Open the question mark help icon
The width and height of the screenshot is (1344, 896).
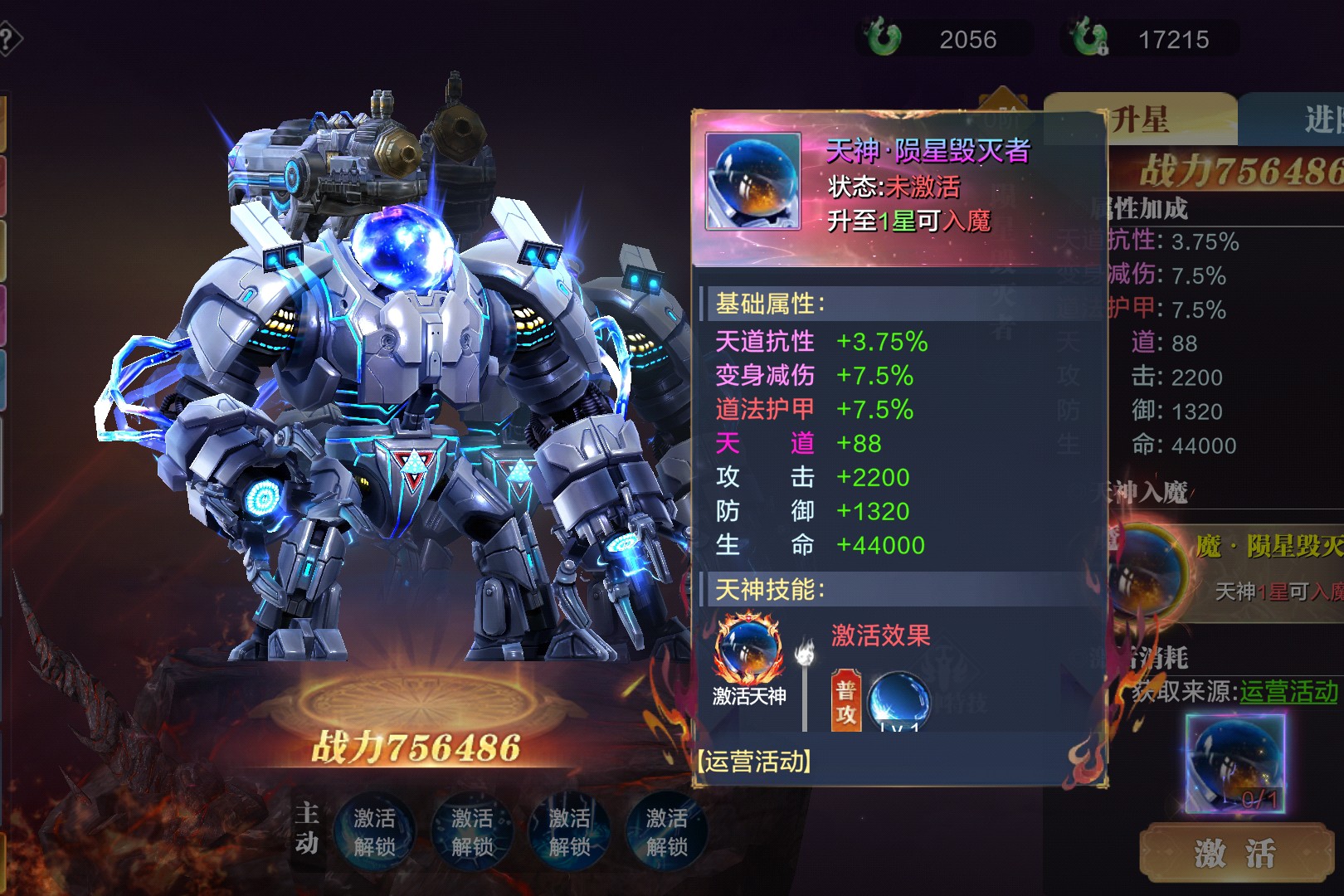8,39
